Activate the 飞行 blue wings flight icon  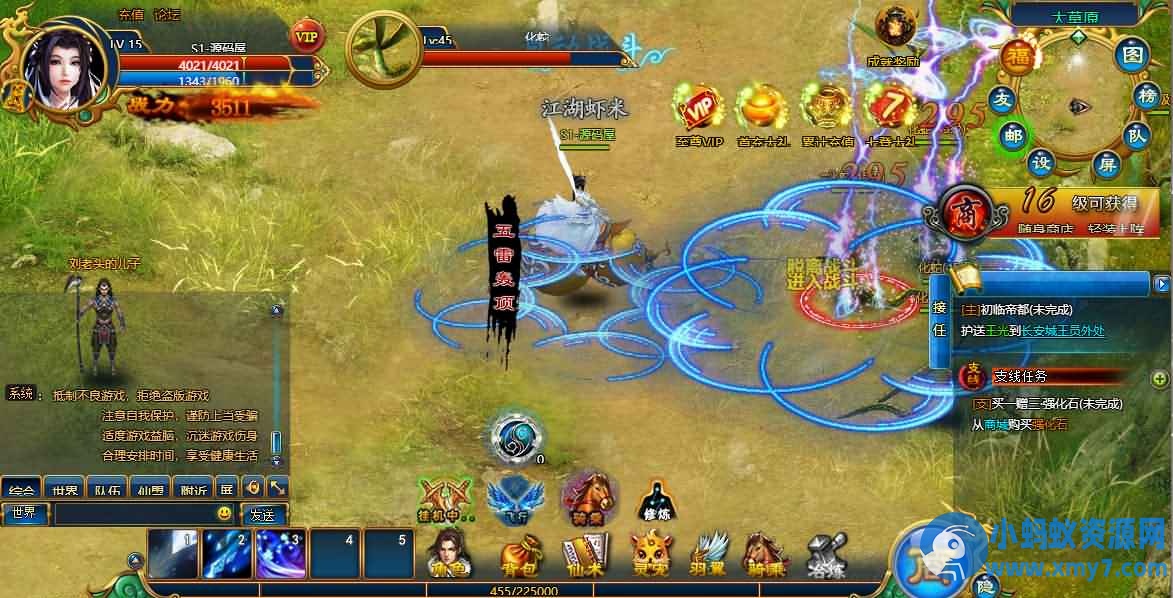(514, 496)
